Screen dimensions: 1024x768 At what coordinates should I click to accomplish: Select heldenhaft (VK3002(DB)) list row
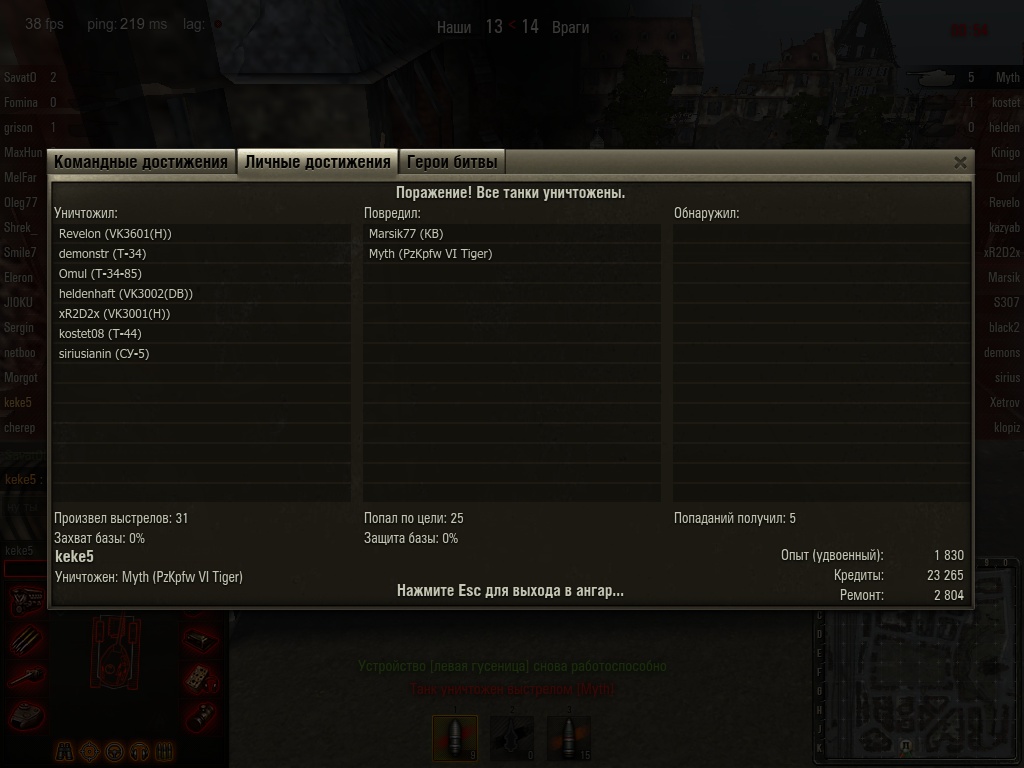coord(125,294)
